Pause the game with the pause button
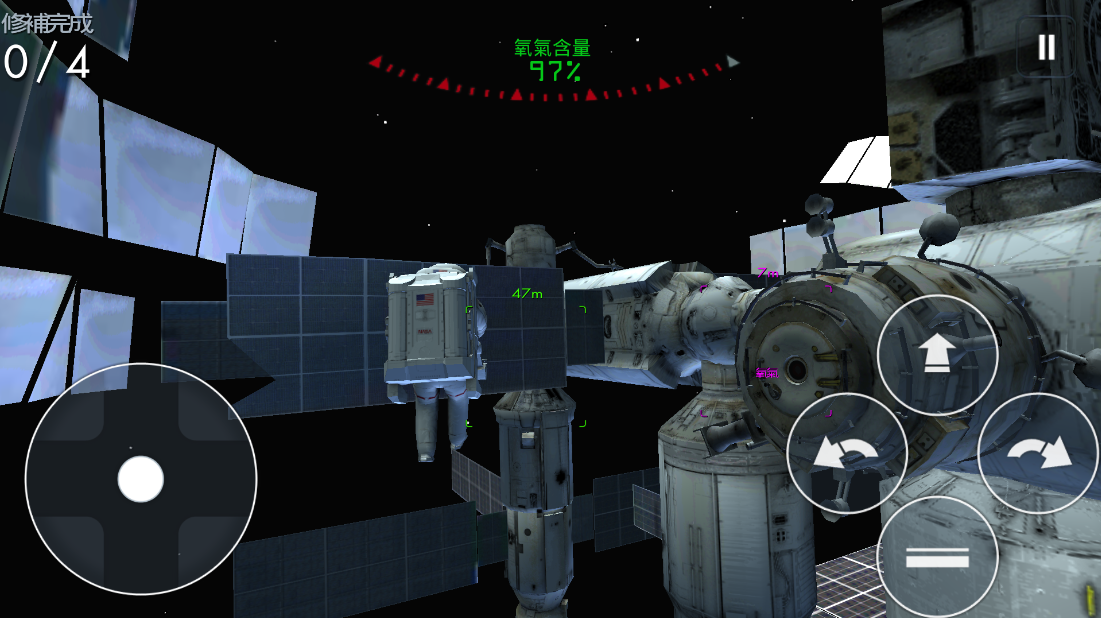Image resolution: width=1101 pixels, height=618 pixels. [1046, 47]
